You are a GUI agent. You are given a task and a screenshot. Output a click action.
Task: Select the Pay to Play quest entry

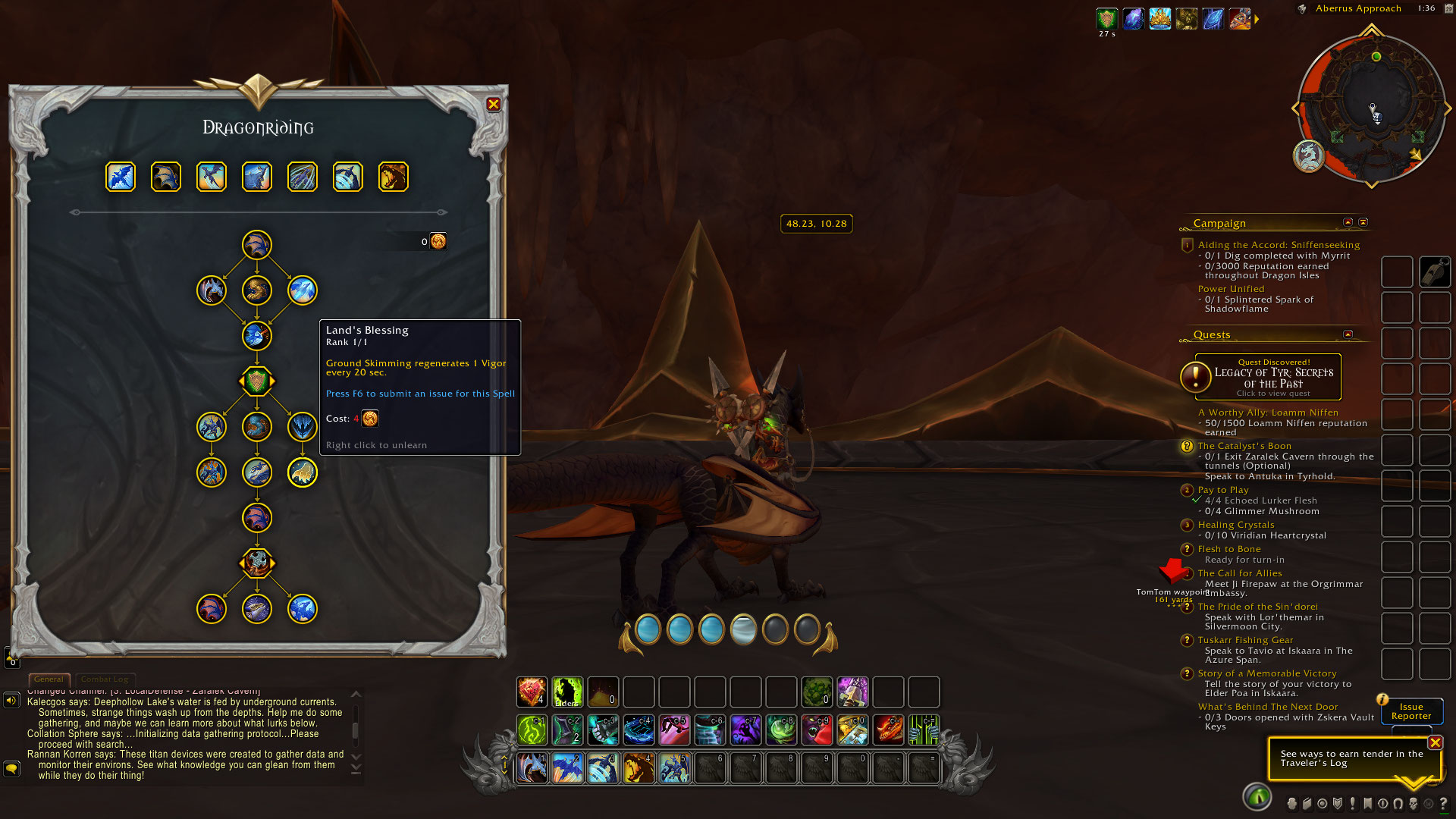(1222, 490)
